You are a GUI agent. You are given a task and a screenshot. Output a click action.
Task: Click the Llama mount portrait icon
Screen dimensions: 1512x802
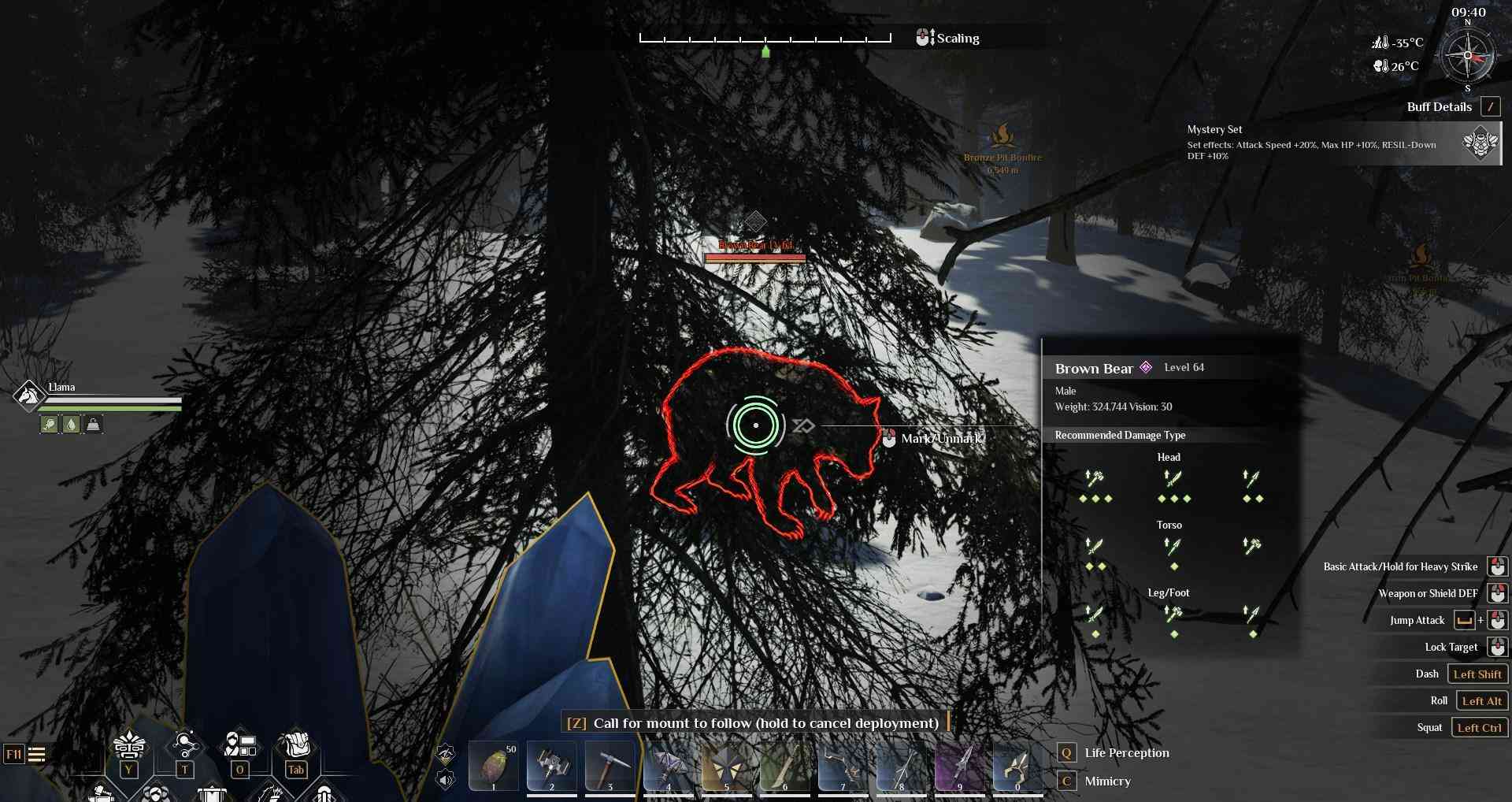(28, 395)
